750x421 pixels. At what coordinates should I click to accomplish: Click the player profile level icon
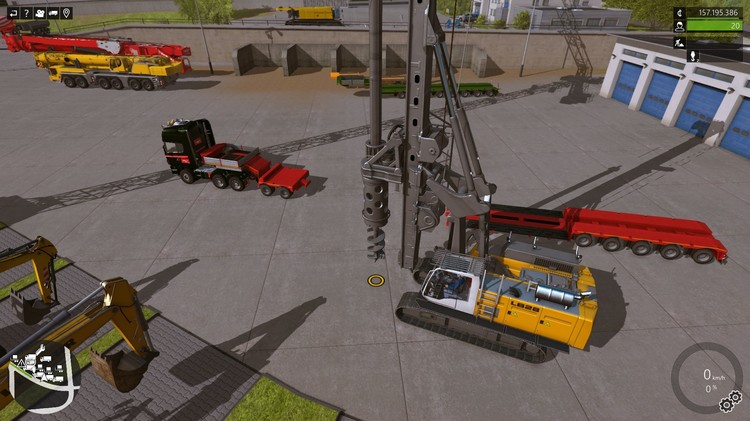pos(680,27)
